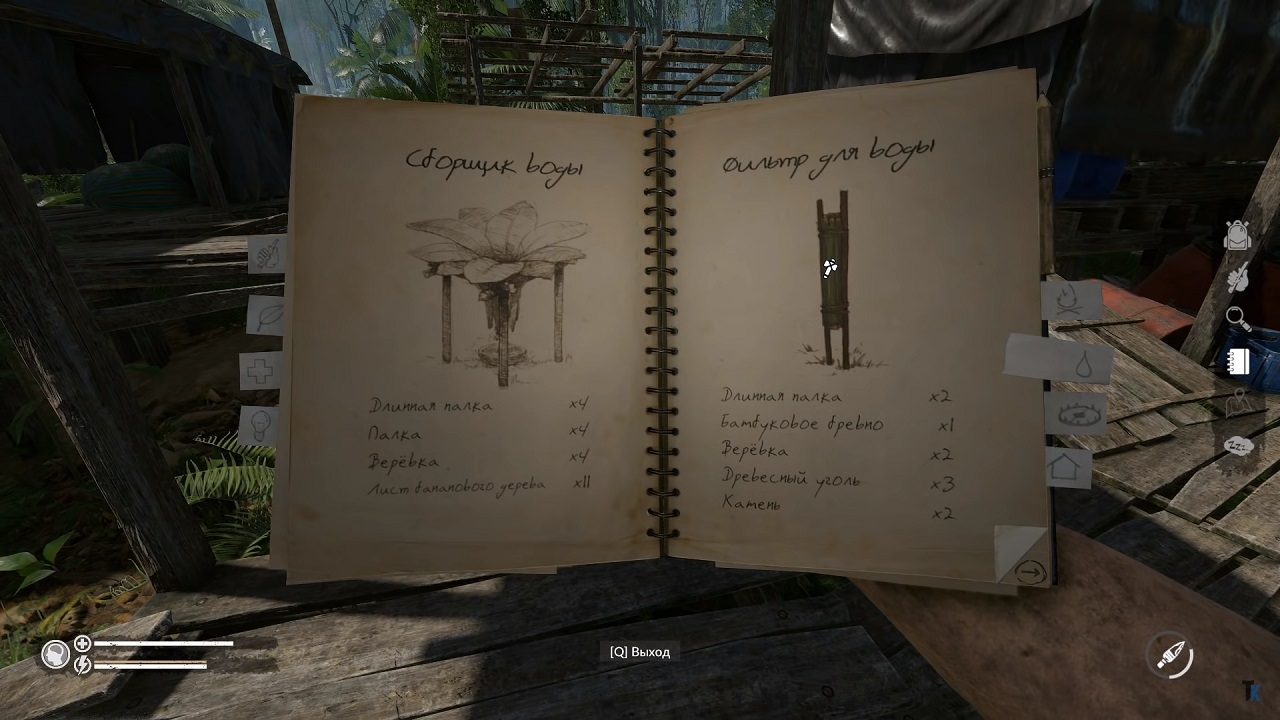Open the house shelter notebook tab
The image size is (1280, 720).
[1066, 467]
